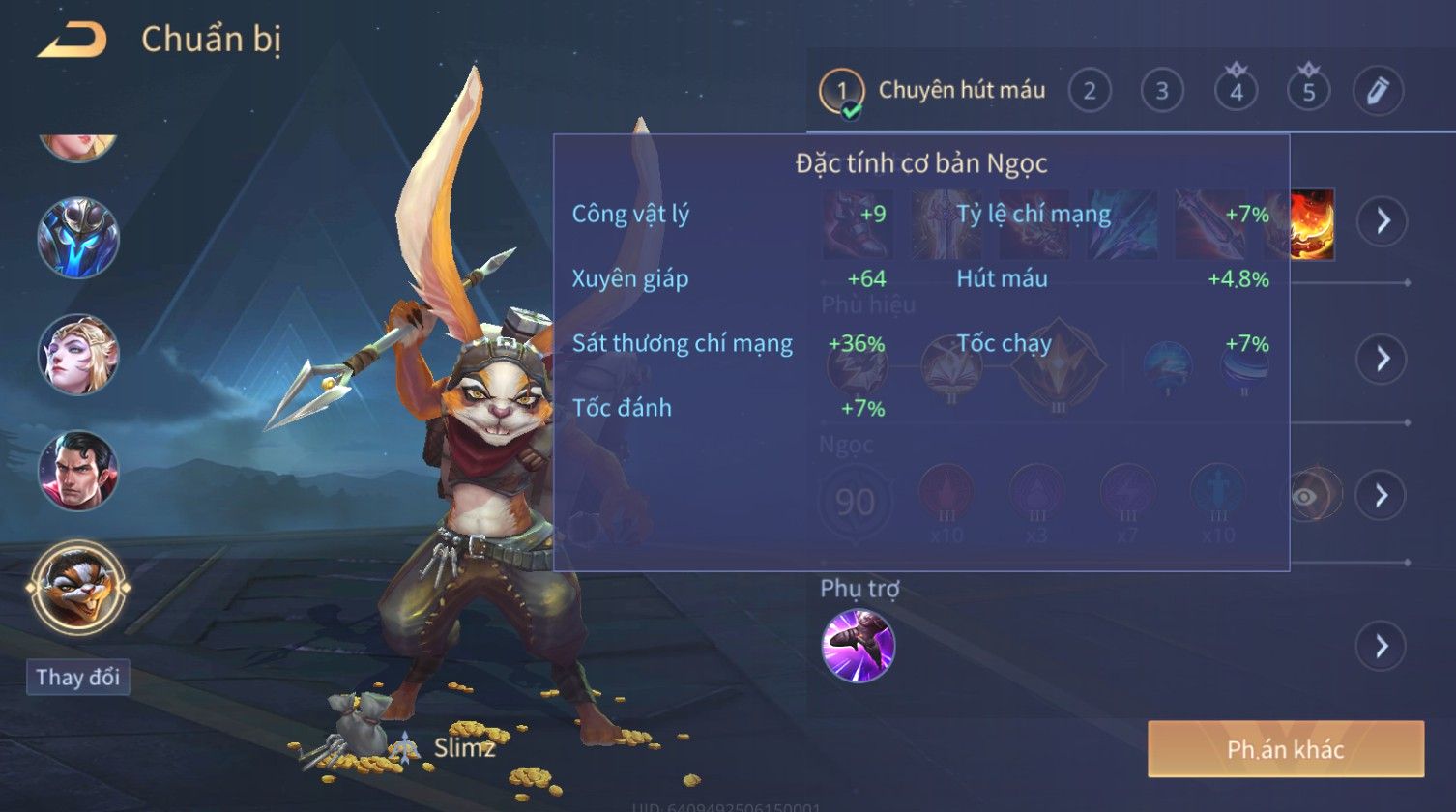
Task: Open the Phụ trợ spell arrow
Action: coord(1383,646)
